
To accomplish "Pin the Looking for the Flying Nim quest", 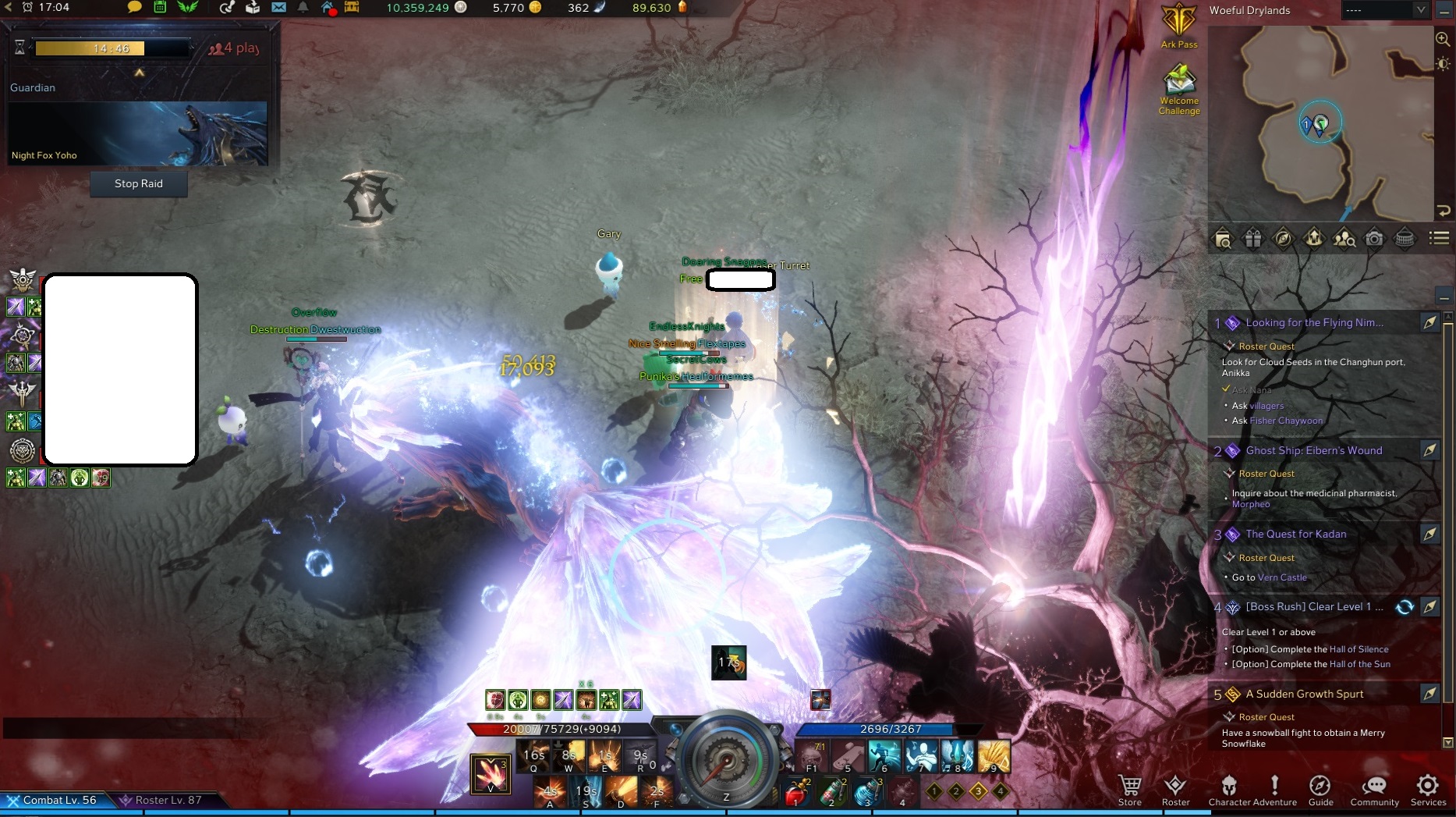I will click(1431, 322).
